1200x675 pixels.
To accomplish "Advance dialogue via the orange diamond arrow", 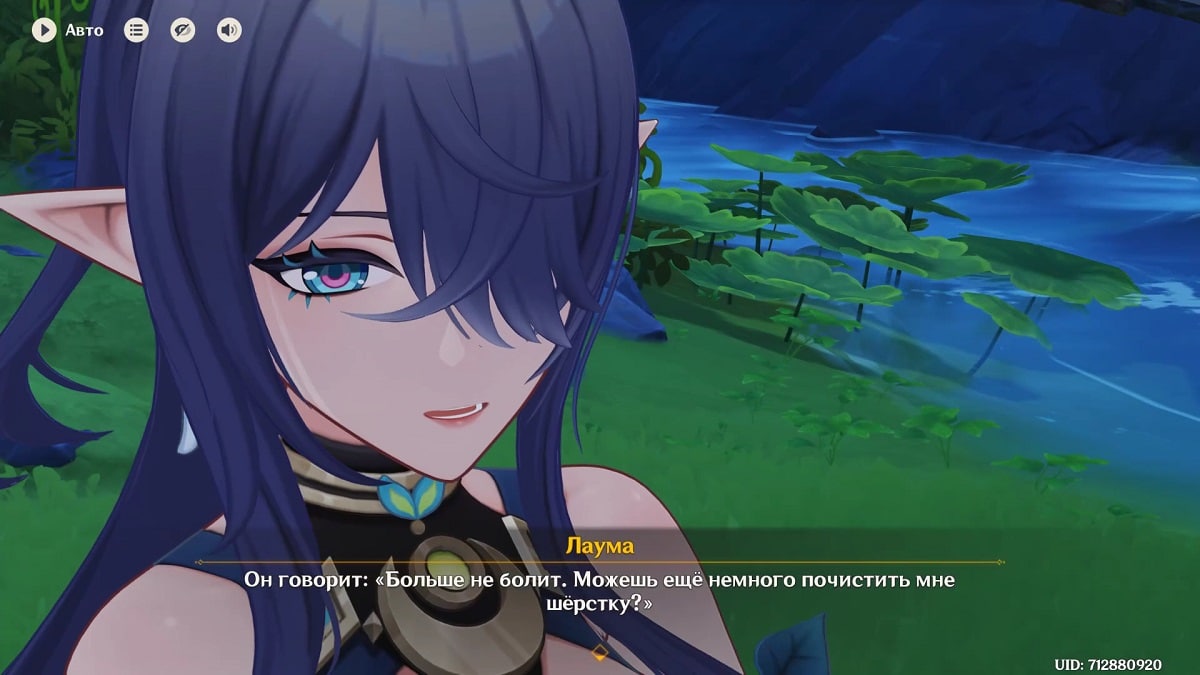I will pos(600,653).
